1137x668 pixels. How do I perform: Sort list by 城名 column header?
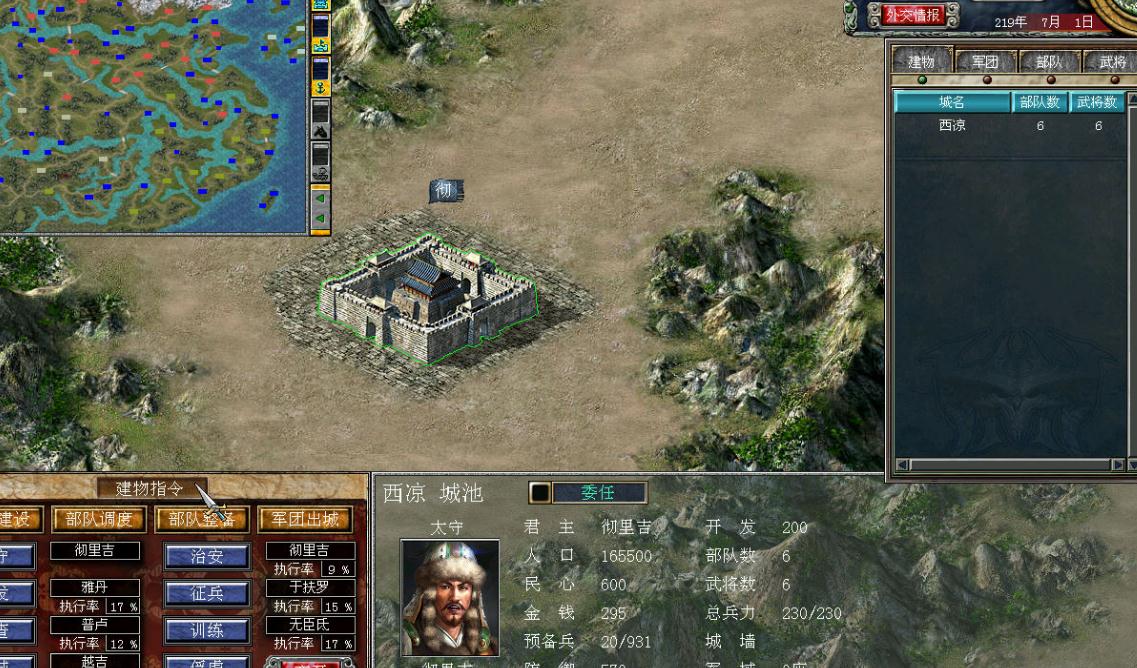[952, 102]
